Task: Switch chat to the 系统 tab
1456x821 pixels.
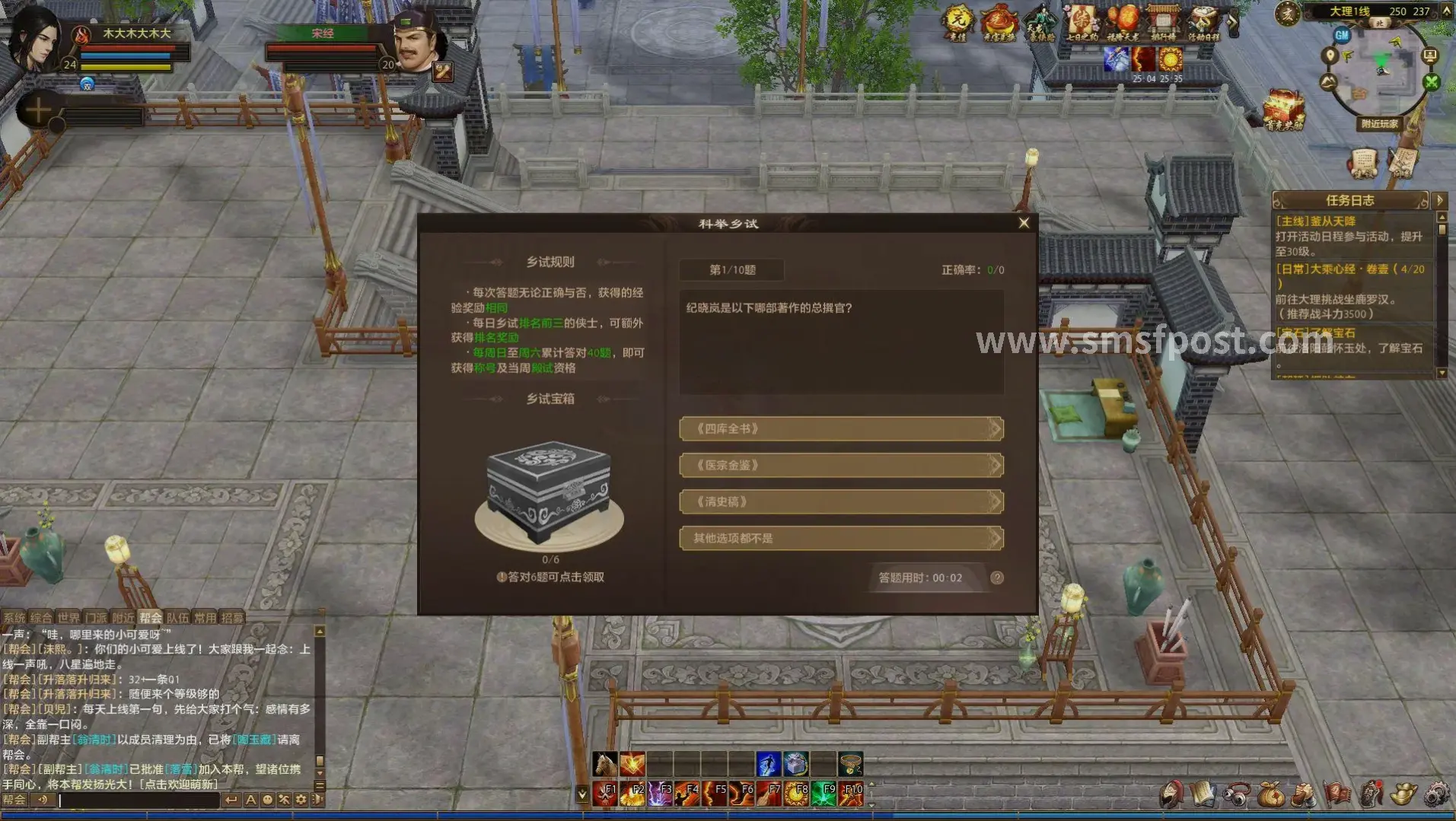Action: coord(14,618)
